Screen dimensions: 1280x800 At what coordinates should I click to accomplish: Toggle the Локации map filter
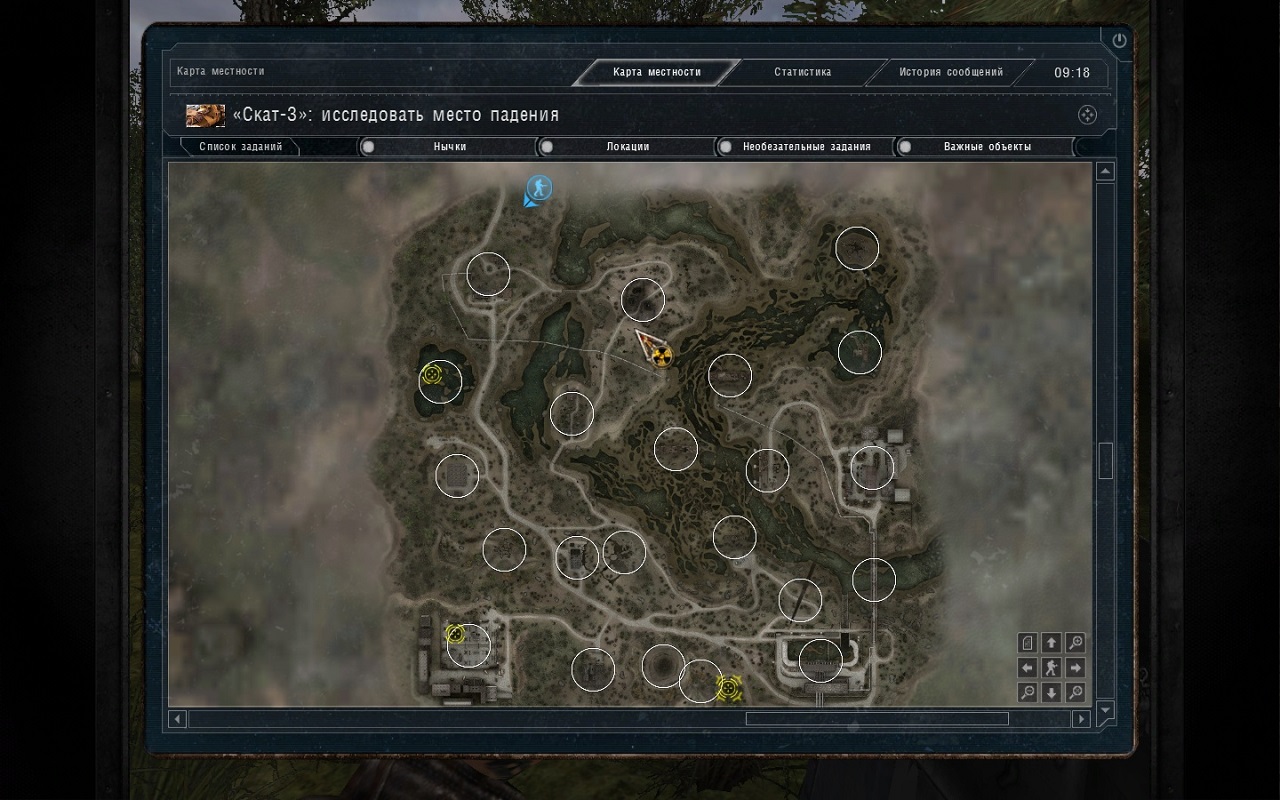627,147
